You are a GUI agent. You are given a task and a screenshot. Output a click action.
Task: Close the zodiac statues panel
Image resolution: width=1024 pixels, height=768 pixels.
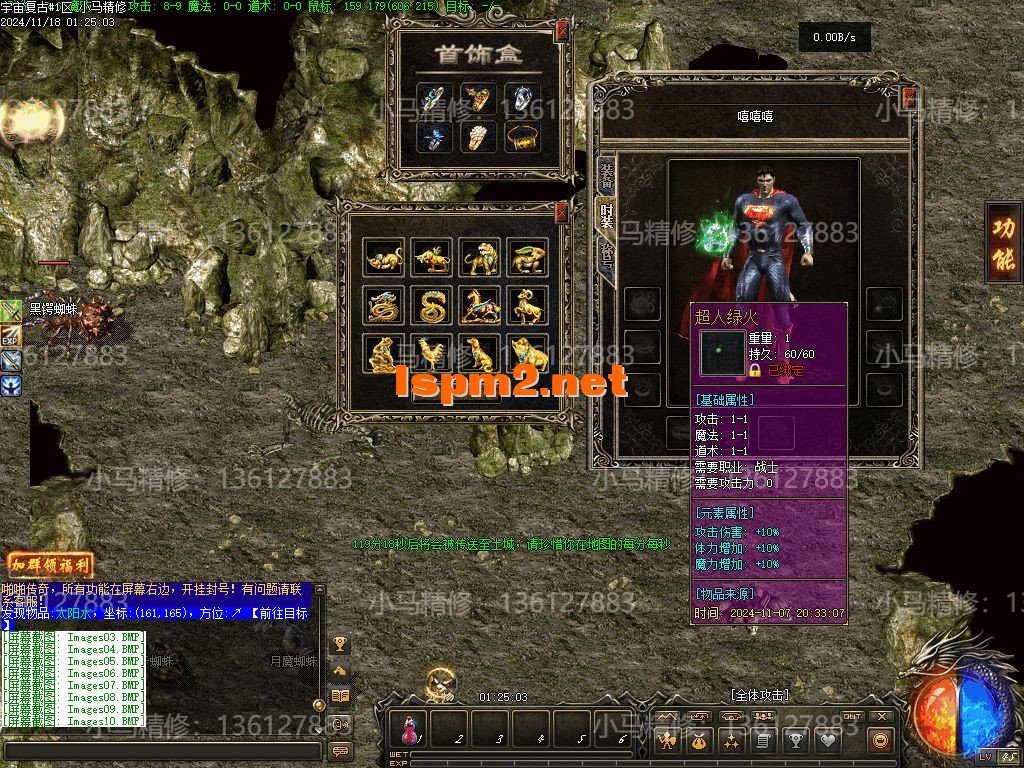(561, 211)
